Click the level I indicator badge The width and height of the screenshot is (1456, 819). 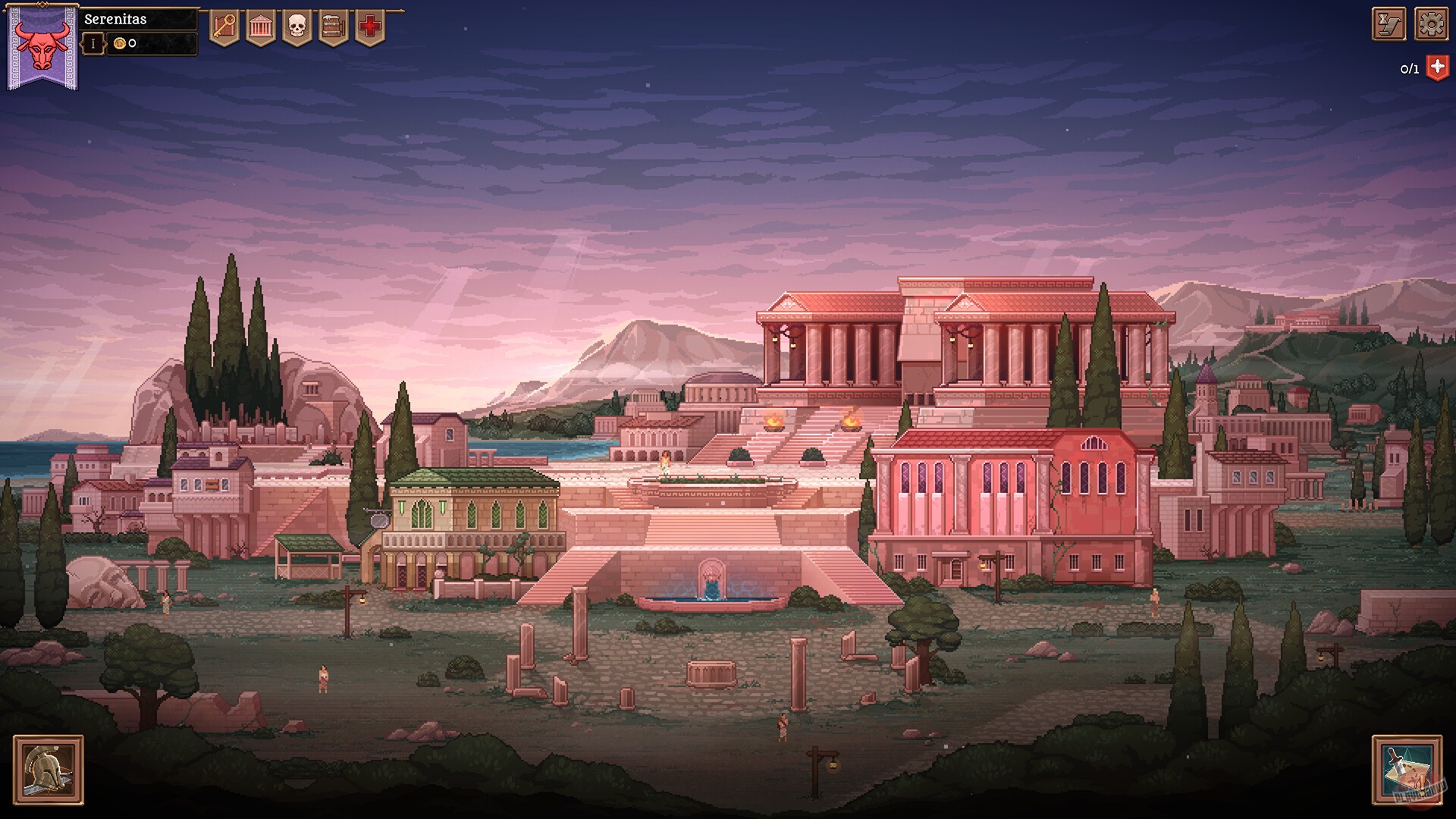(93, 44)
